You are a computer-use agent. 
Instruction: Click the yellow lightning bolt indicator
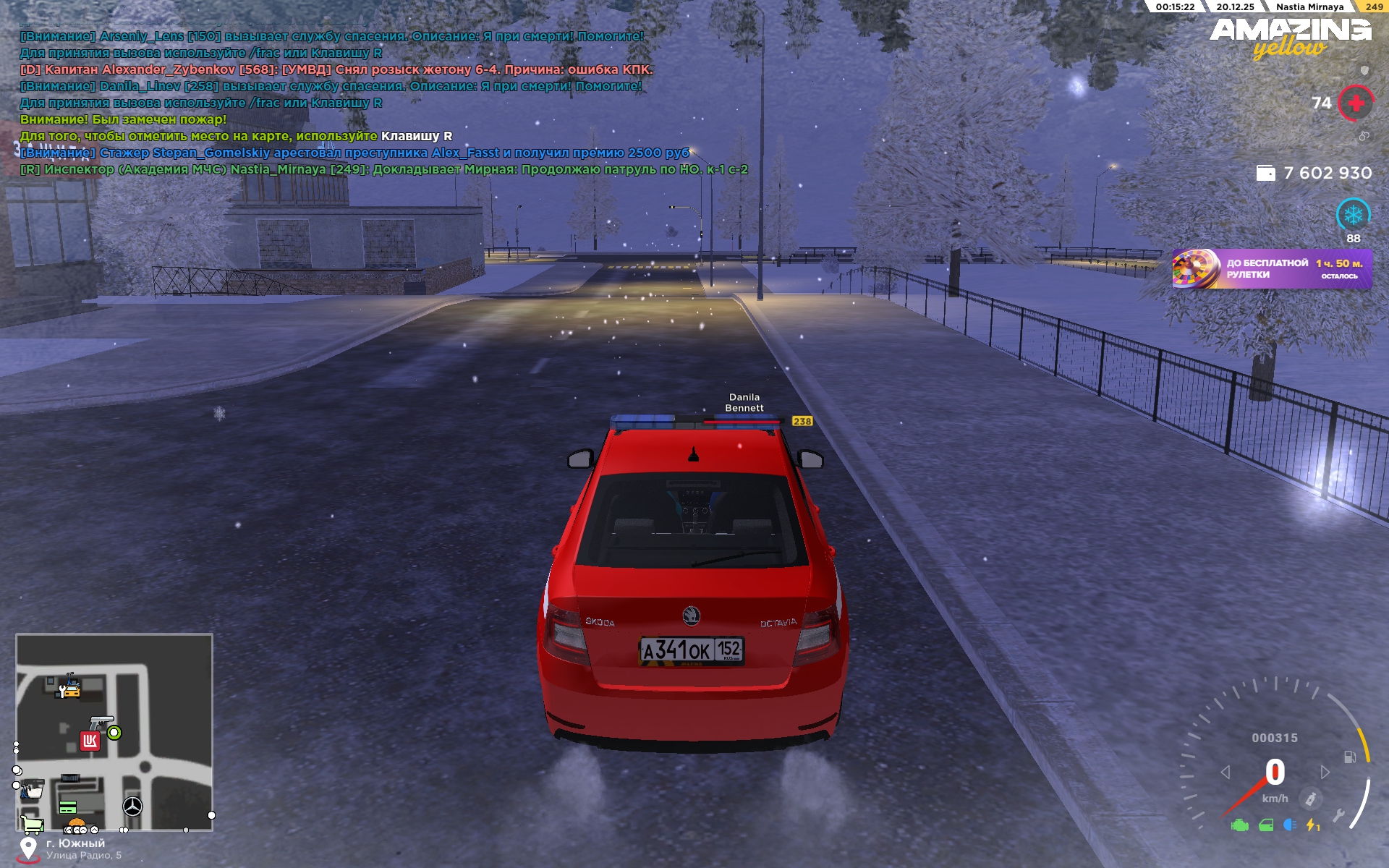point(1312,825)
